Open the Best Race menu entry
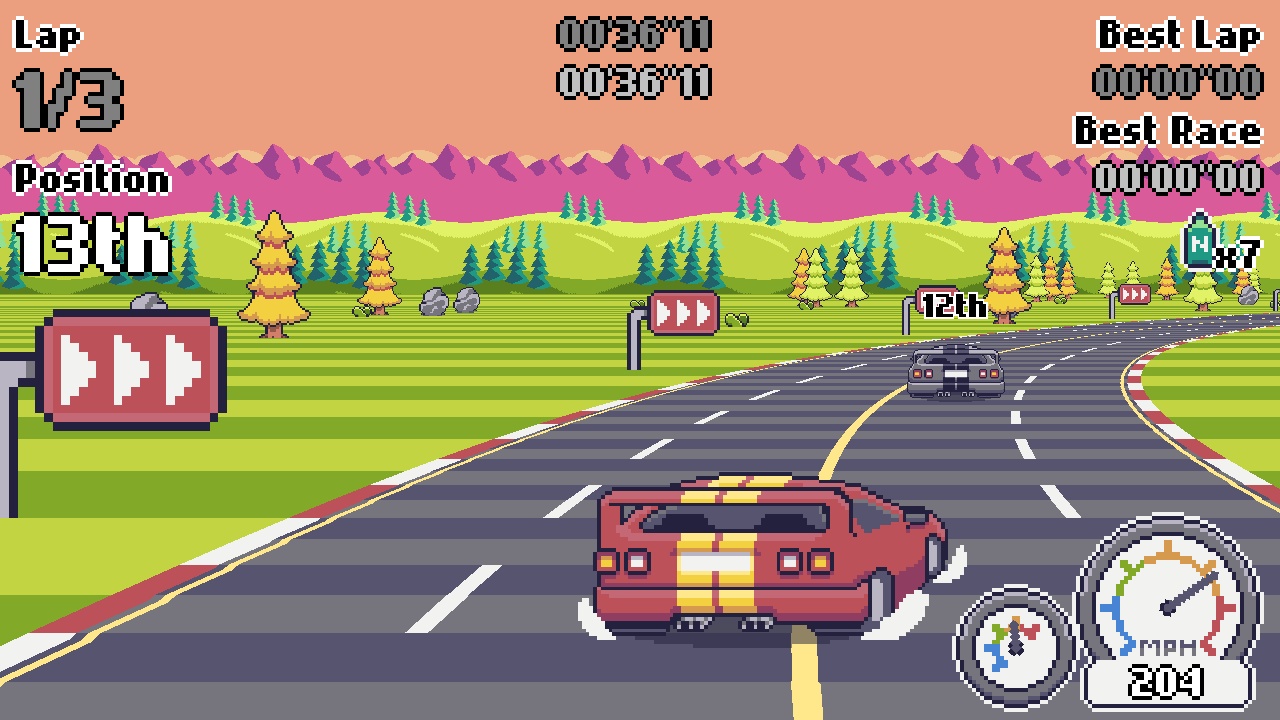 tap(1167, 130)
